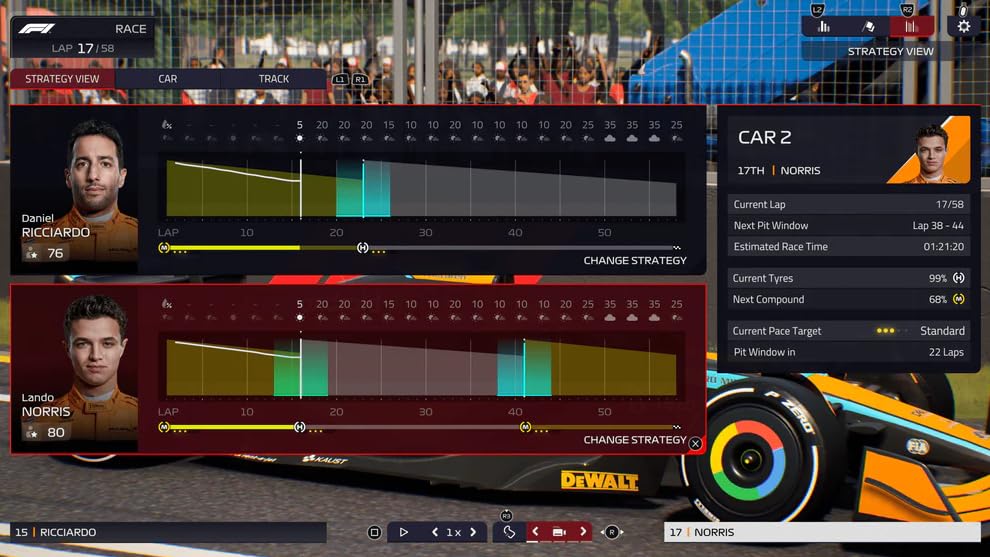Open the track map outline icon
The image size is (990, 557).
(509, 533)
